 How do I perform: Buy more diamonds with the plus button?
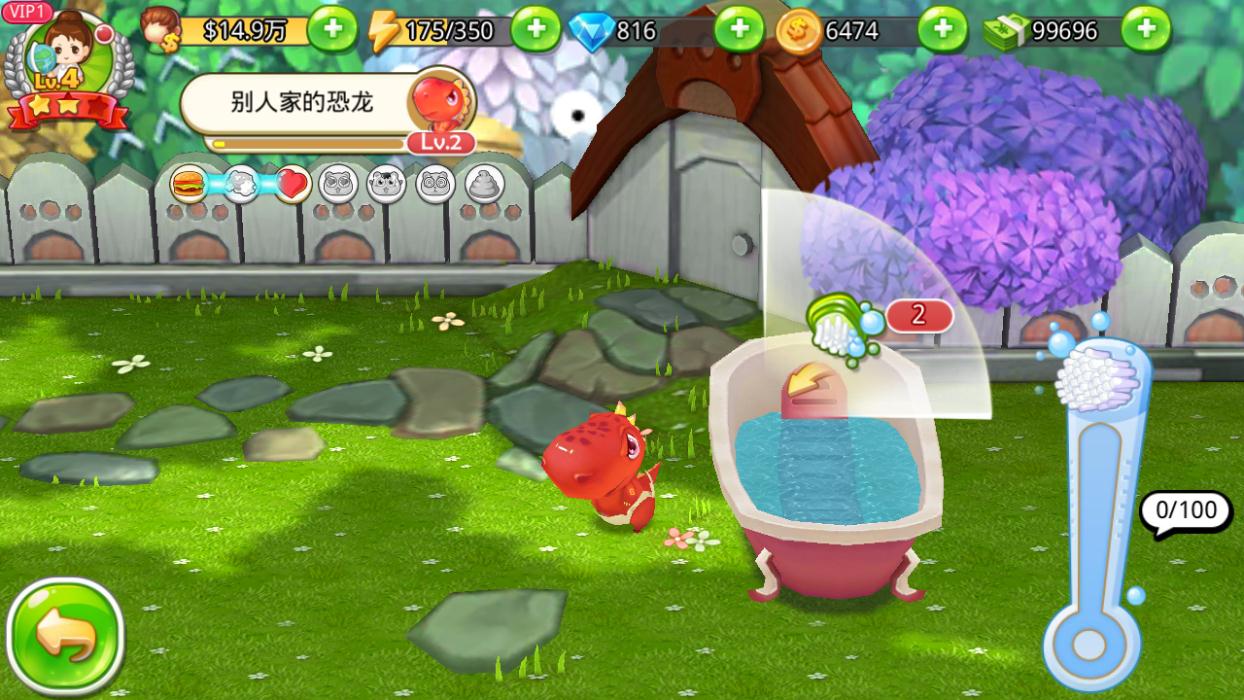739,30
